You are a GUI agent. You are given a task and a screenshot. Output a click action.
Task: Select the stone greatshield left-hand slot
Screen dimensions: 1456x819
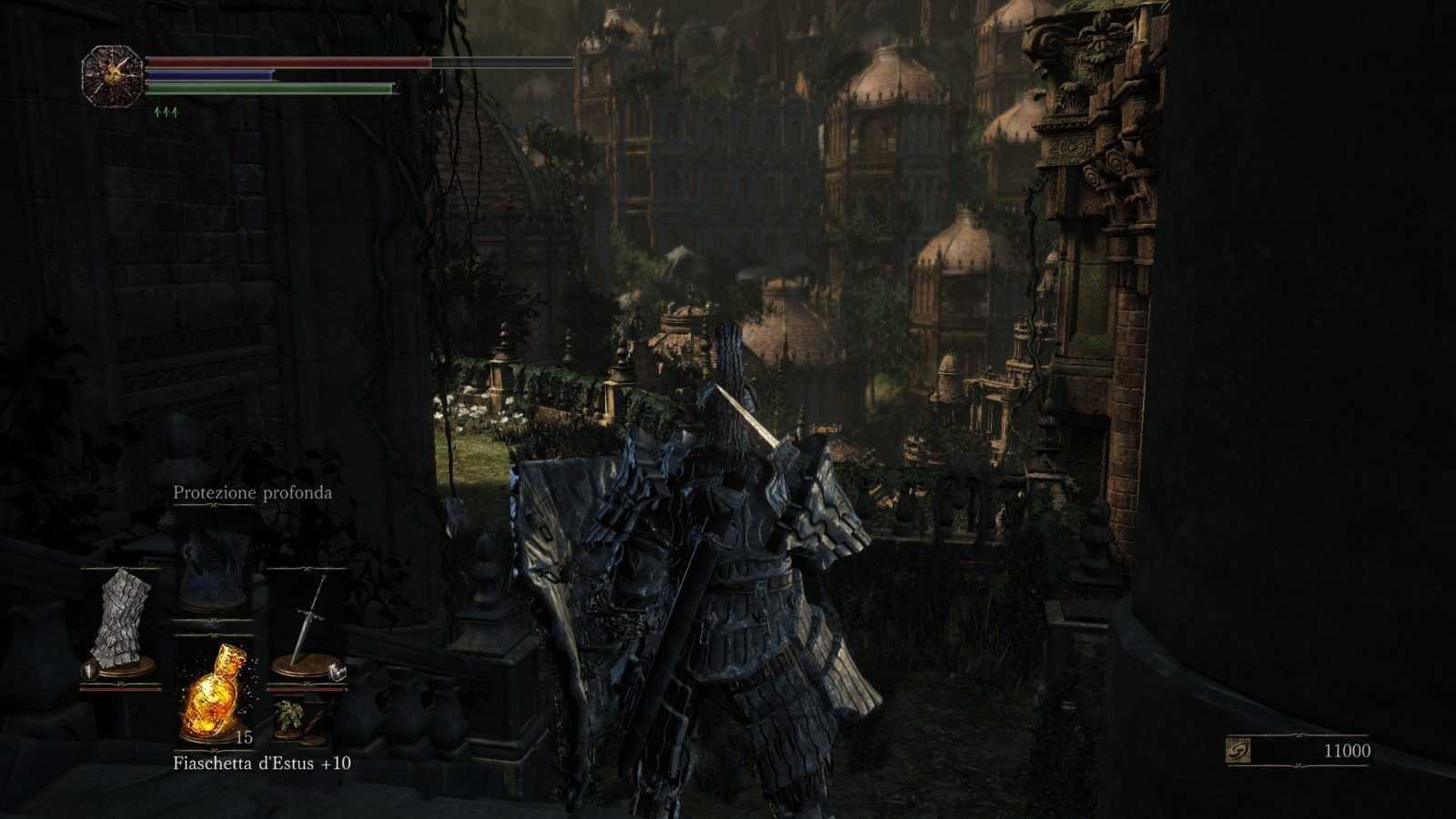pyautogui.click(x=121, y=626)
